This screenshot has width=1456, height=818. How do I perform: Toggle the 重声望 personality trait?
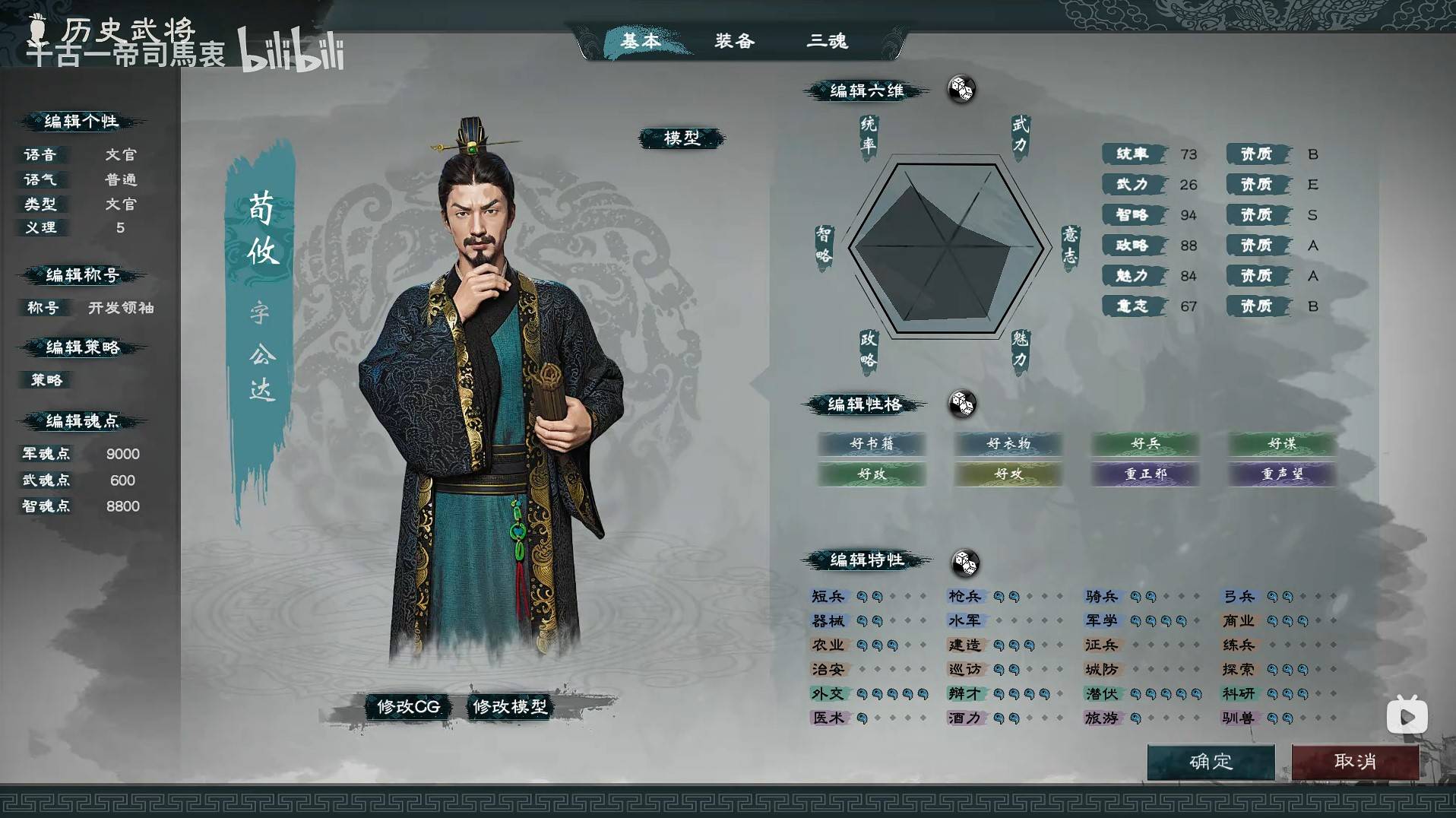pyautogui.click(x=1280, y=475)
